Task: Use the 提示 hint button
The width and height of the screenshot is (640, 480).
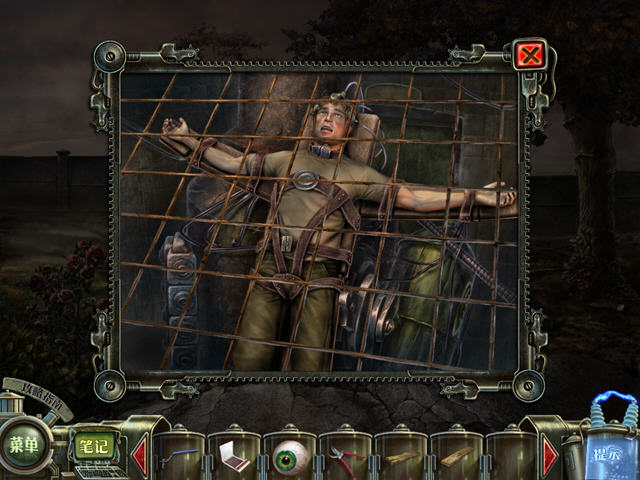Action: point(603,451)
